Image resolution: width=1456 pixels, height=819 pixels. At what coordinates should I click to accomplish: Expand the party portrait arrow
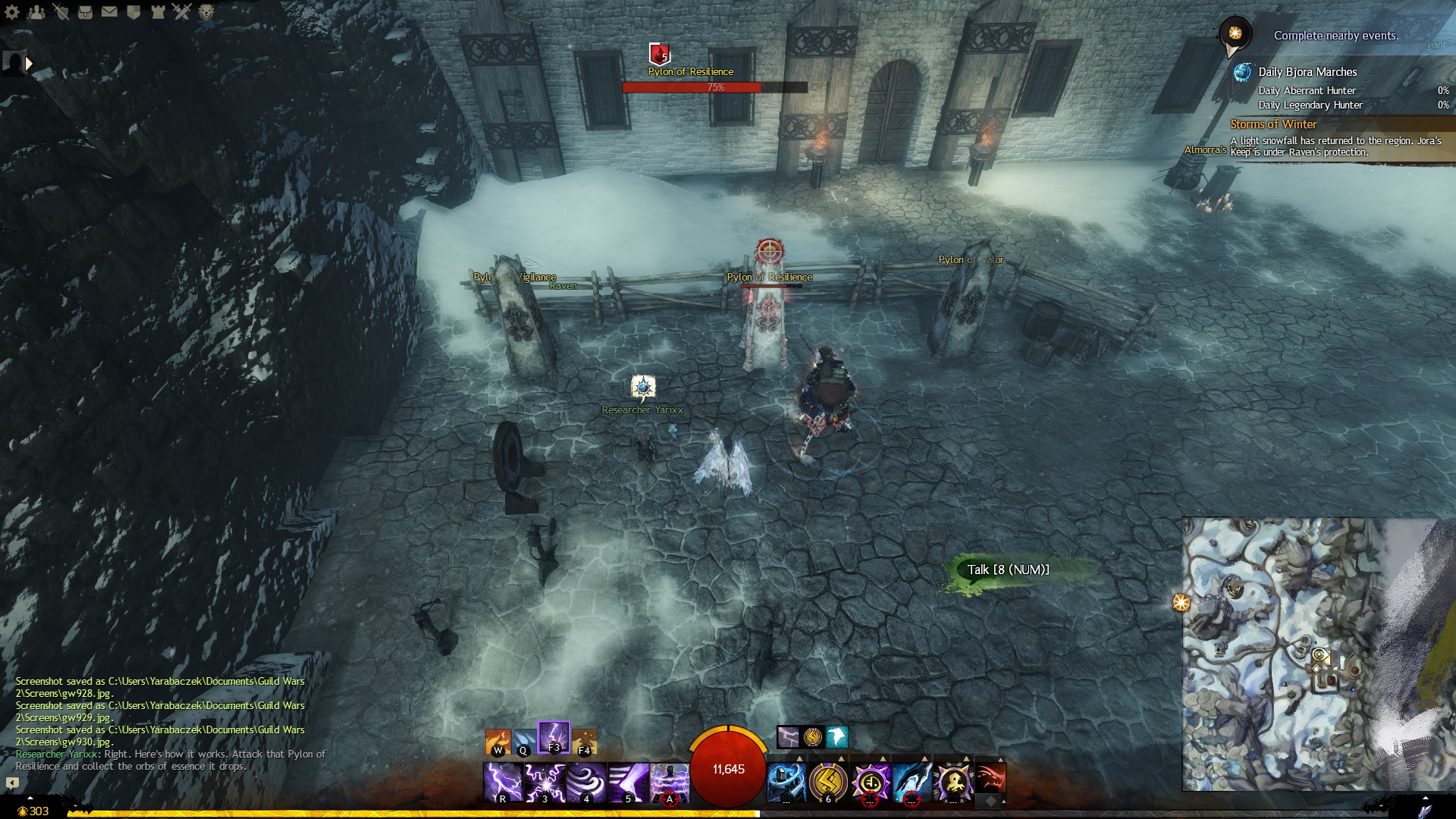point(30,64)
